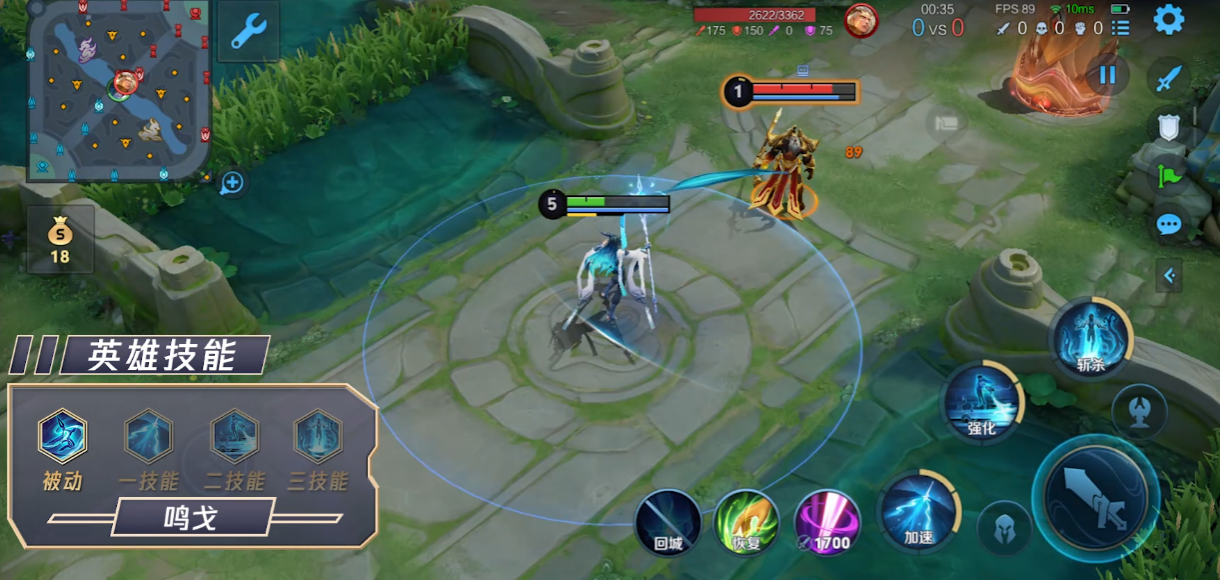Viewport: 1220px width, 580px height.
Task: Click the minimap
Action: pos(118,90)
